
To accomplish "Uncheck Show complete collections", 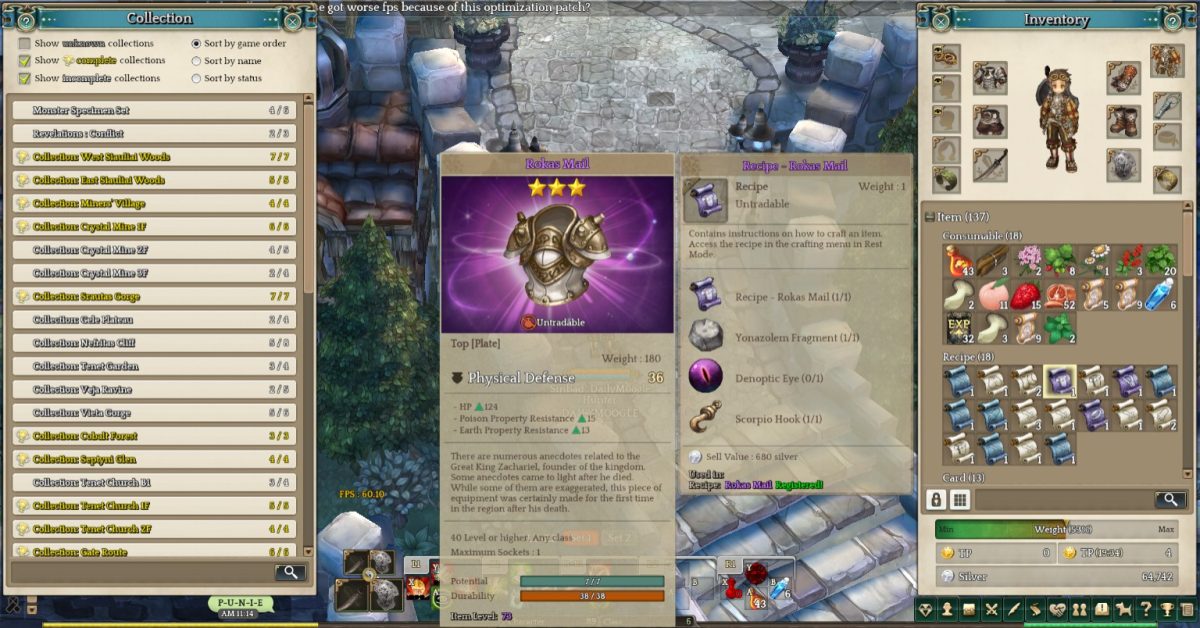I will click(25, 61).
